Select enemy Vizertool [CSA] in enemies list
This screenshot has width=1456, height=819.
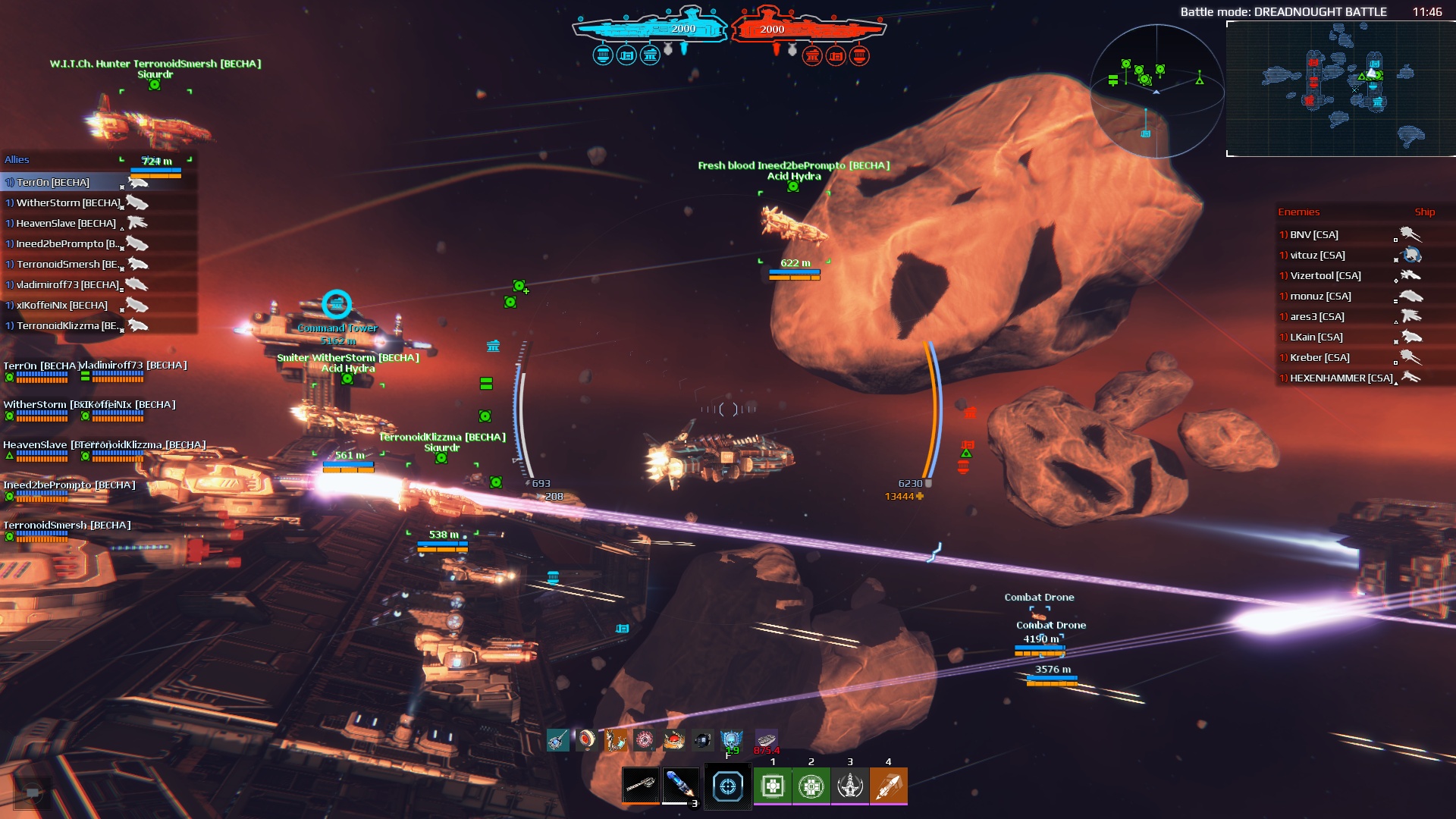pyautogui.click(x=1326, y=276)
